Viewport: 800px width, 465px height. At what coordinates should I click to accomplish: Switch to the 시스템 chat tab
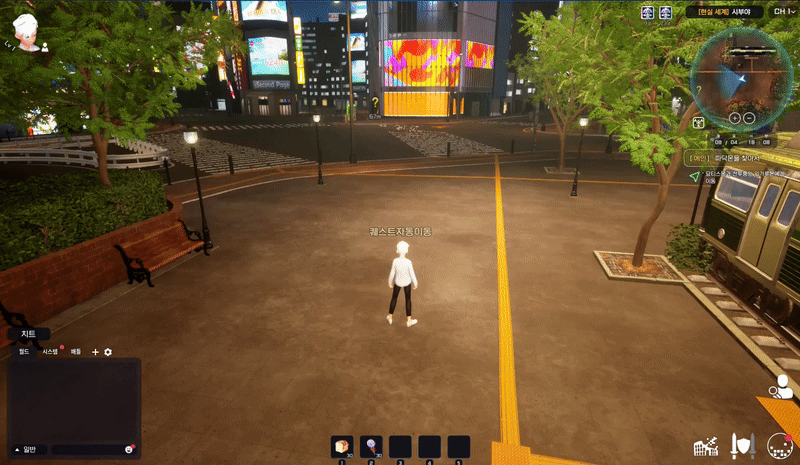pyautogui.click(x=50, y=352)
